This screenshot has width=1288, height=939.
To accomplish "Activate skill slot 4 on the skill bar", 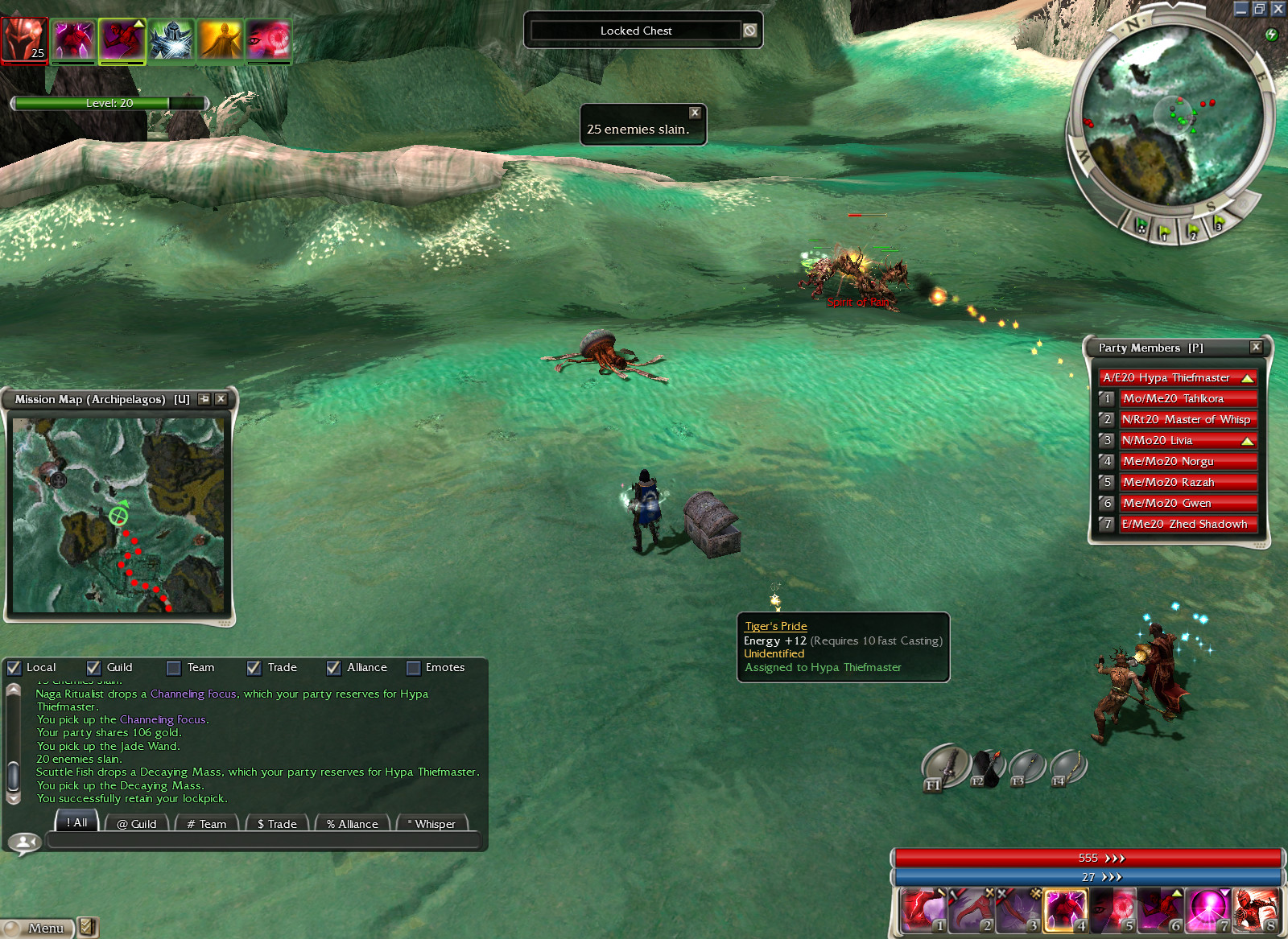I will (x=1065, y=910).
